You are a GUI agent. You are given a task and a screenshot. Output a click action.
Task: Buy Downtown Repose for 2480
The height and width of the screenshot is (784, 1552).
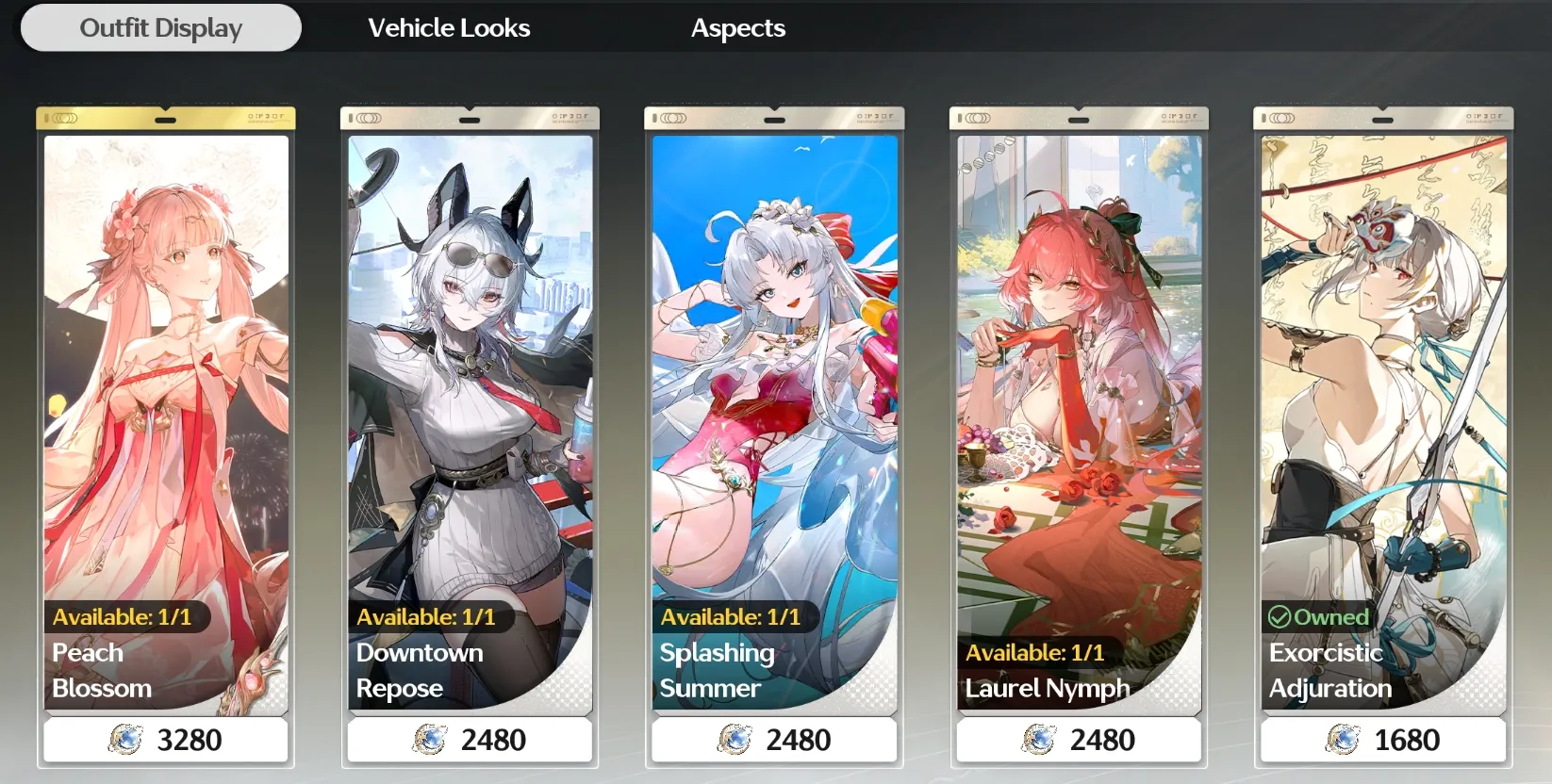[470, 741]
